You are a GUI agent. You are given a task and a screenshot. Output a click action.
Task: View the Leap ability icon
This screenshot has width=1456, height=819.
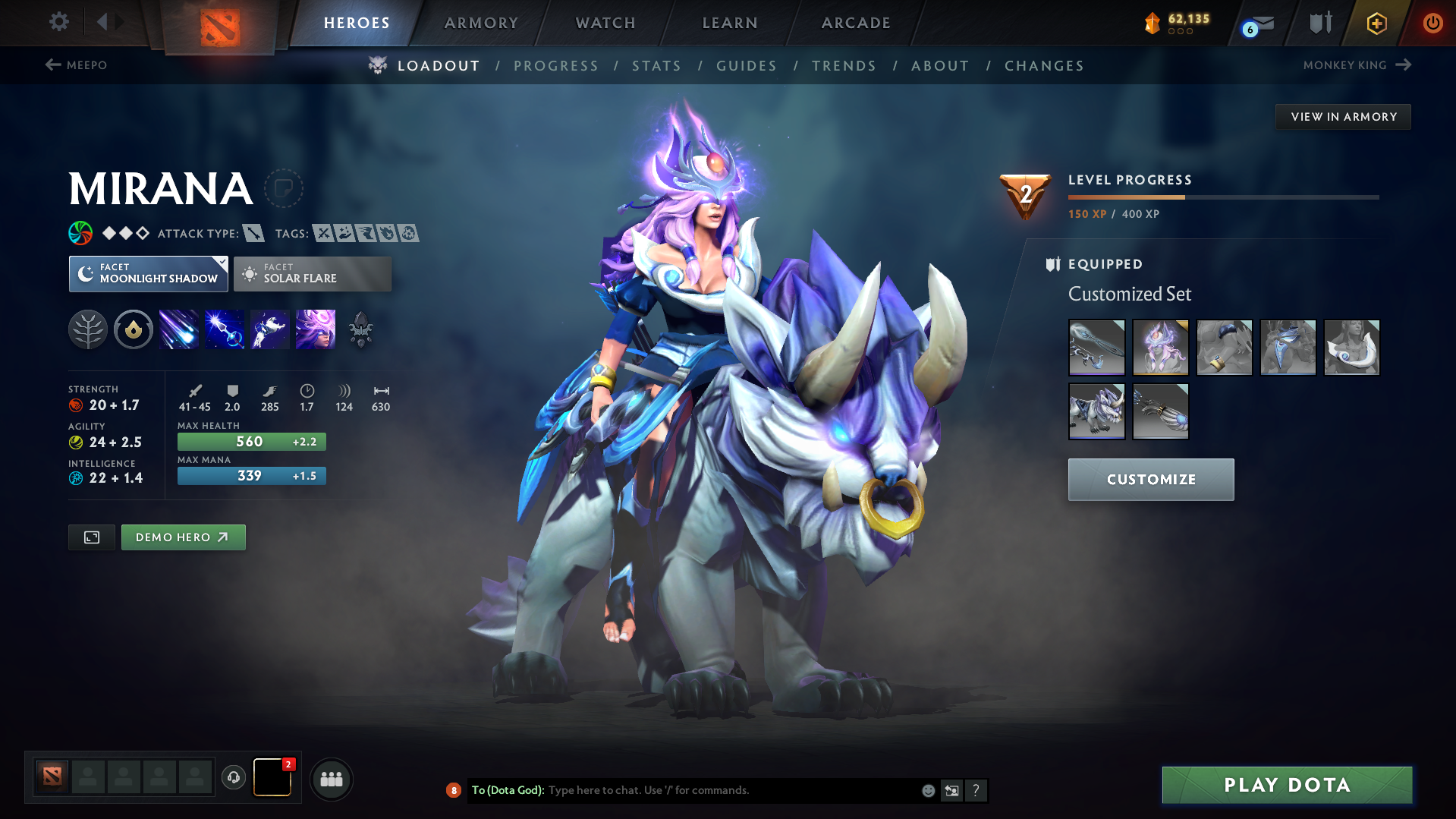(270, 329)
